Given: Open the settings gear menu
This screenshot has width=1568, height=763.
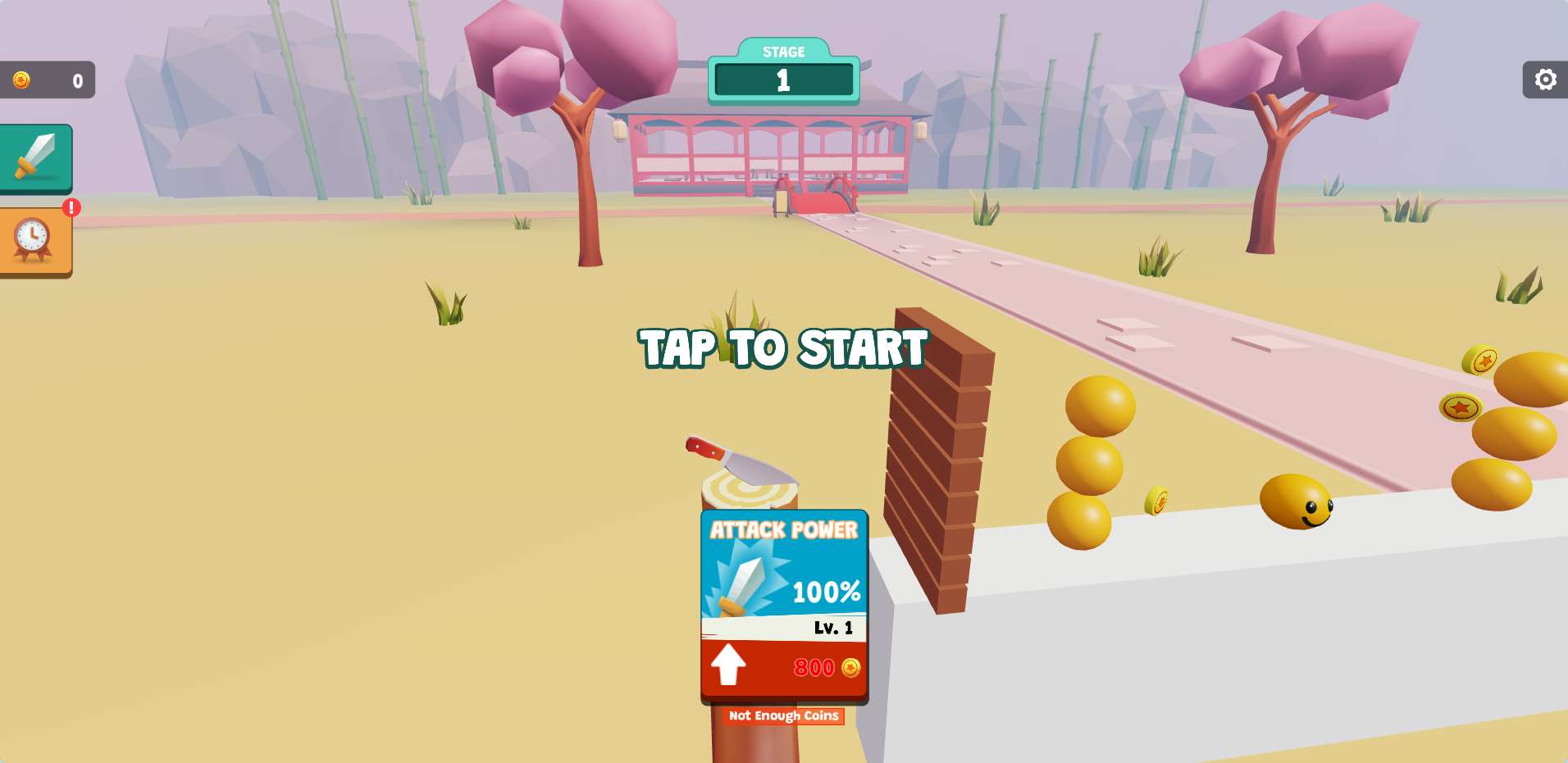Looking at the screenshot, I should coord(1545,79).
